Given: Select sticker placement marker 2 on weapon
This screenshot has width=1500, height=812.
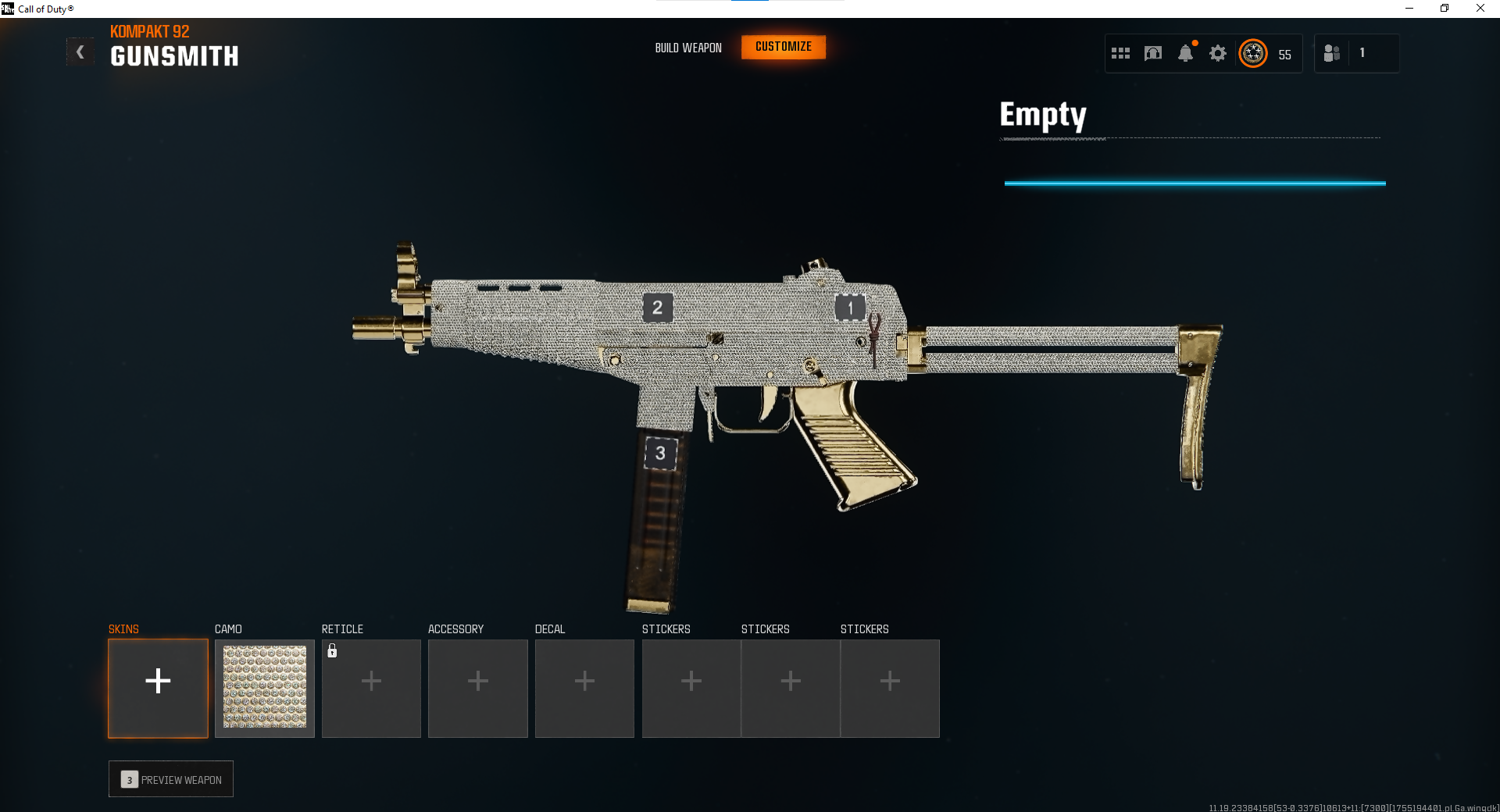Looking at the screenshot, I should point(657,308).
